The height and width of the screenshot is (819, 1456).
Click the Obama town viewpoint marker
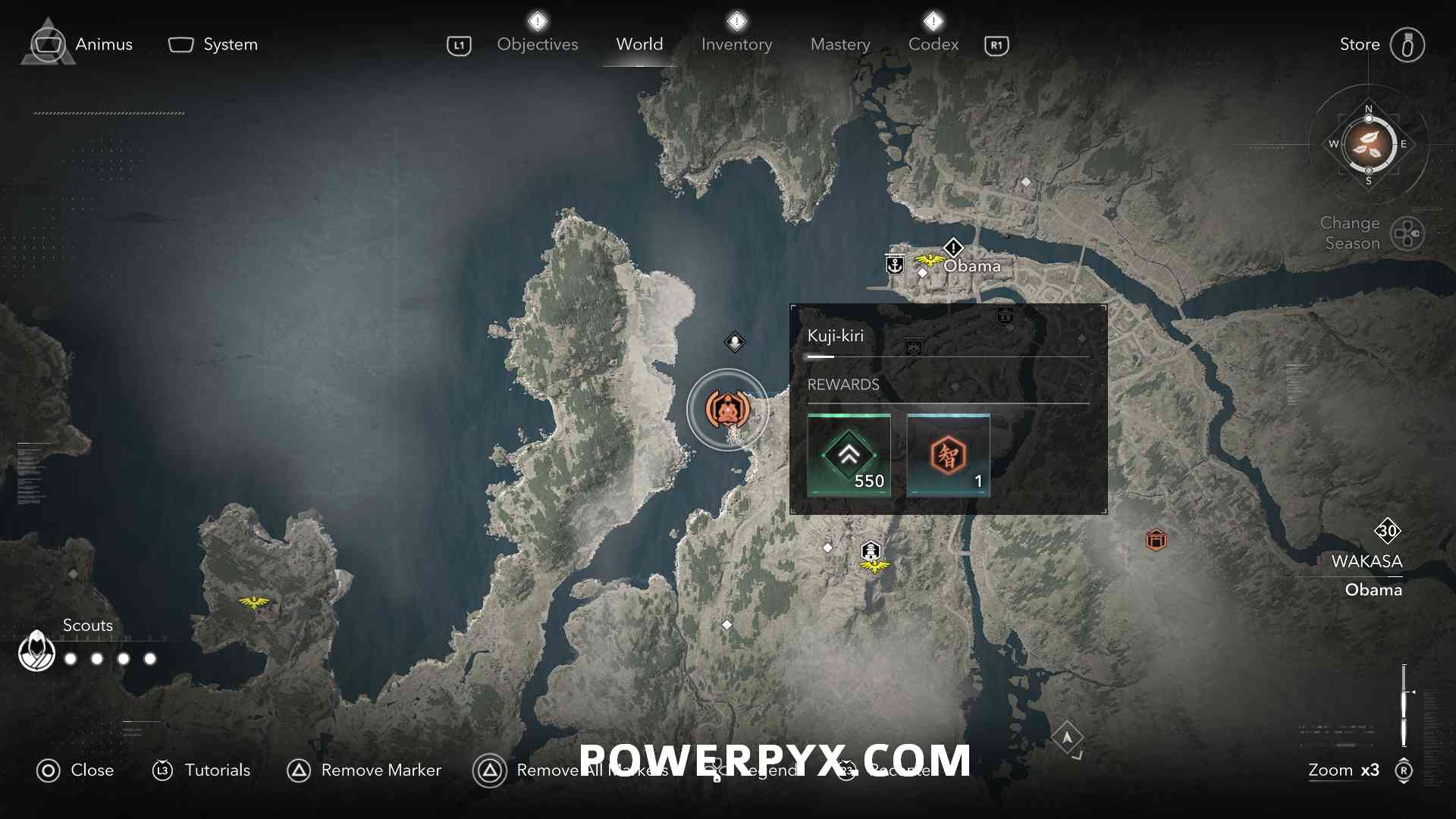tap(929, 262)
